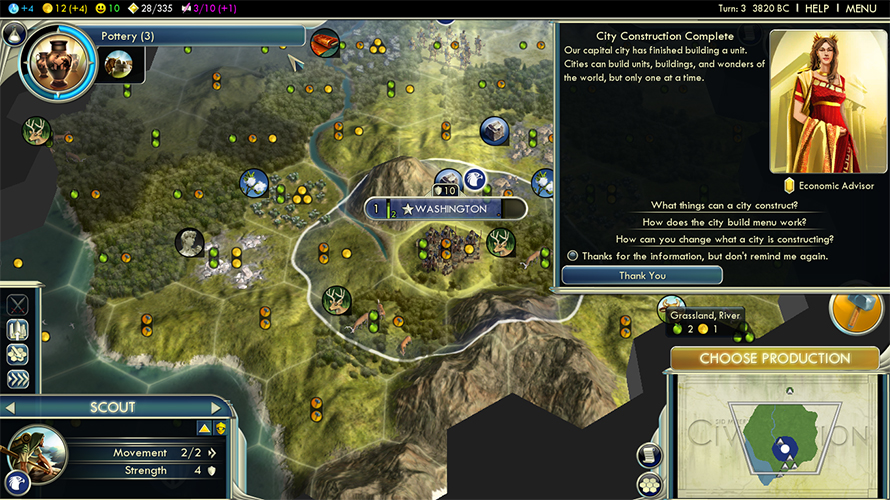Open the HELP screen
Viewport: 890px width, 500px height.
tap(817, 8)
